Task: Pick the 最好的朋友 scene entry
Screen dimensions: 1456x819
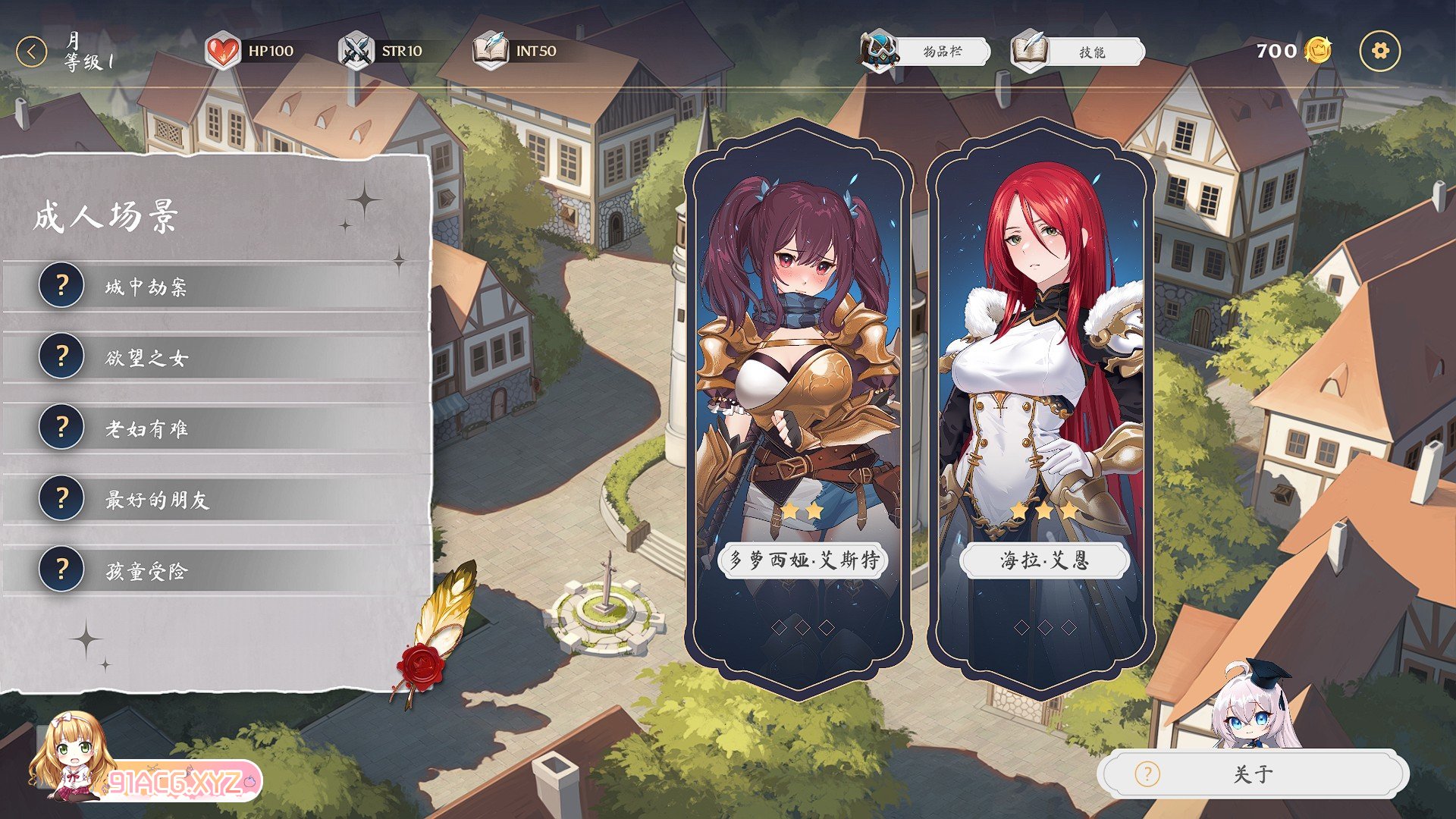Action: 216,499
